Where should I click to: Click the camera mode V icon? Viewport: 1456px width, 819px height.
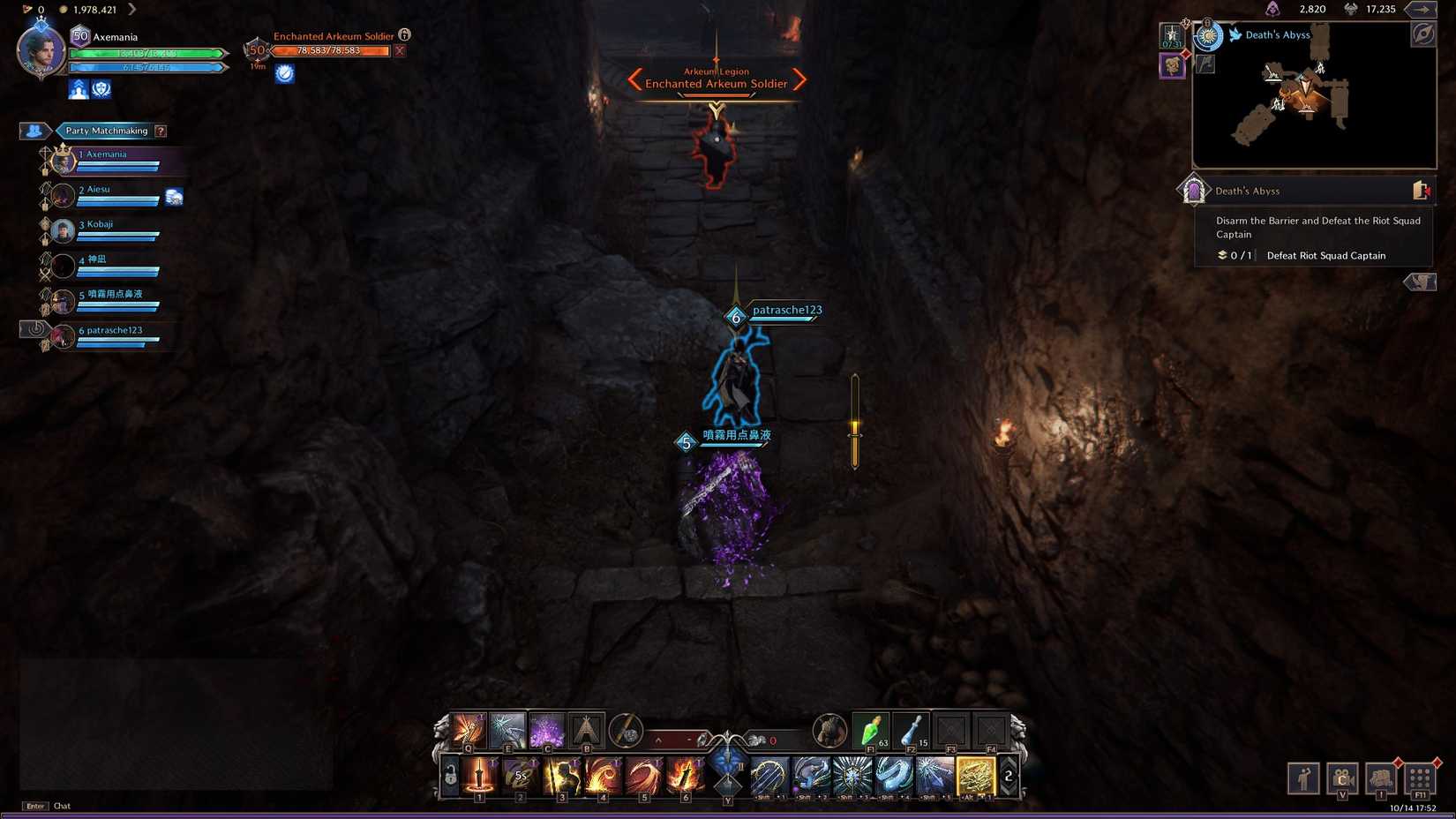coord(1341,778)
